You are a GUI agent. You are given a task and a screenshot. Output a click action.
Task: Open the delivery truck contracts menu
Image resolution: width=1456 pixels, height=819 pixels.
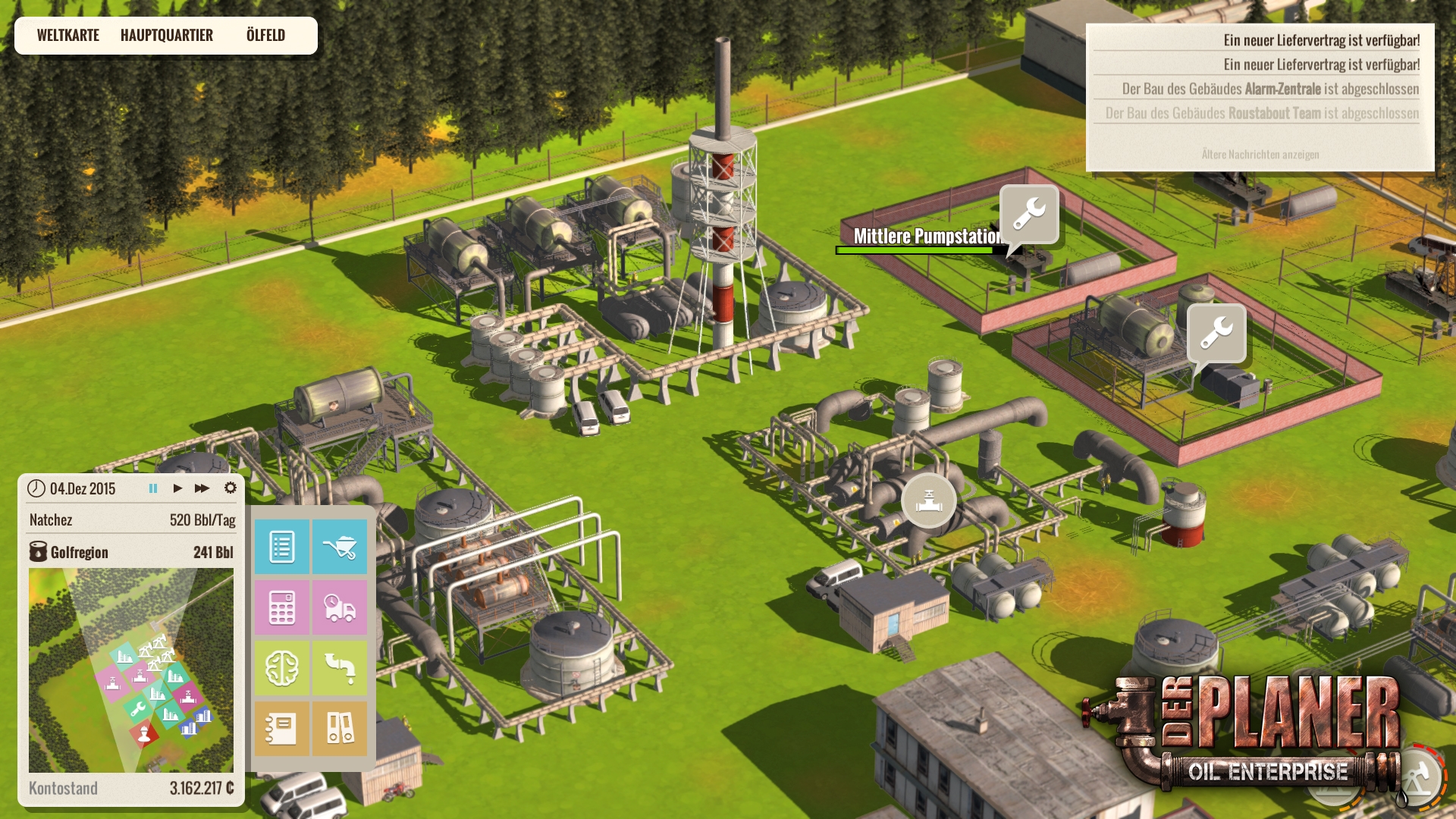[x=340, y=607]
